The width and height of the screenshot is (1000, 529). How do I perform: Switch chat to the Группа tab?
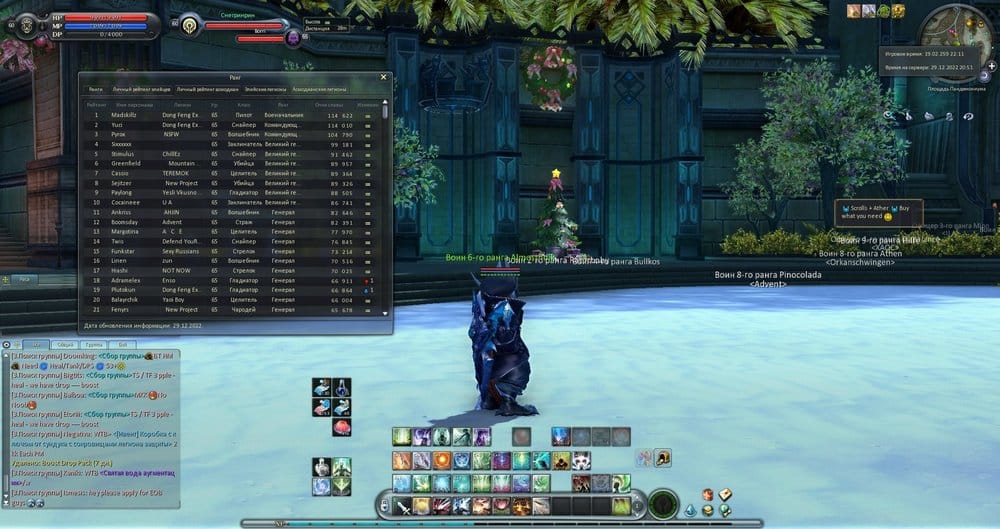click(95, 343)
